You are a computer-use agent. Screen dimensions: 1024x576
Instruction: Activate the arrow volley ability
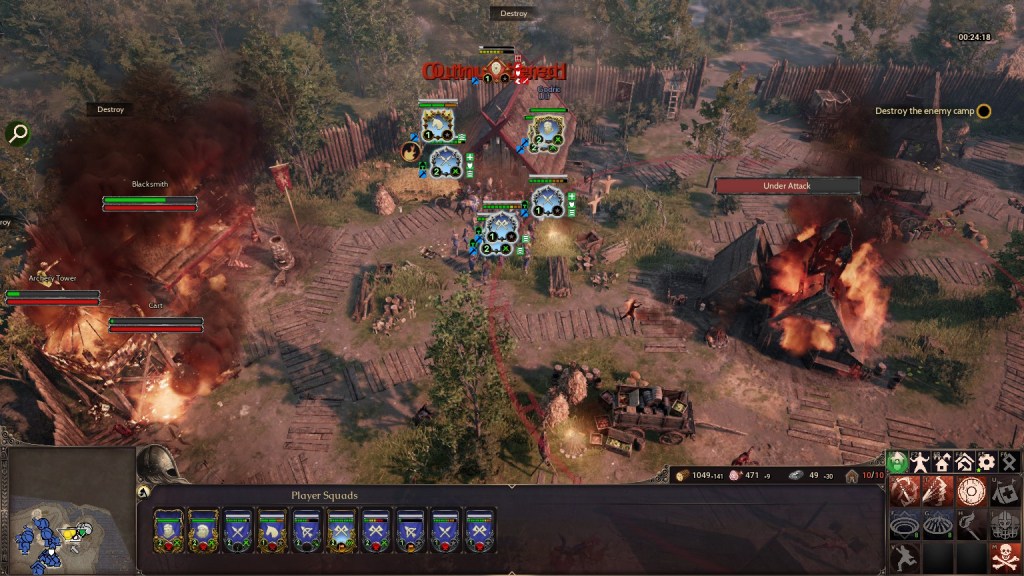937,491
